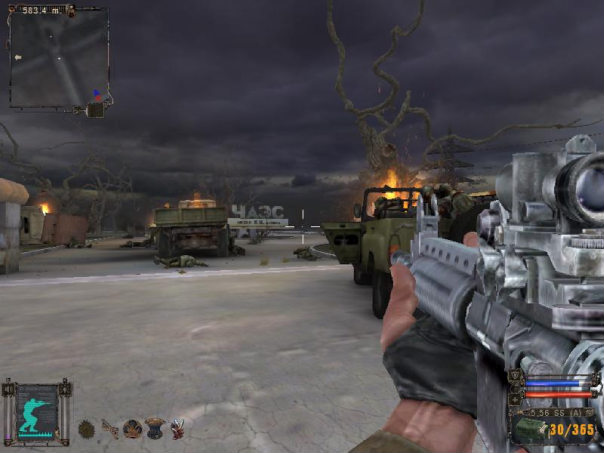Select the pistol-shaped status icon
This screenshot has width=604, height=453.
[x=109, y=429]
